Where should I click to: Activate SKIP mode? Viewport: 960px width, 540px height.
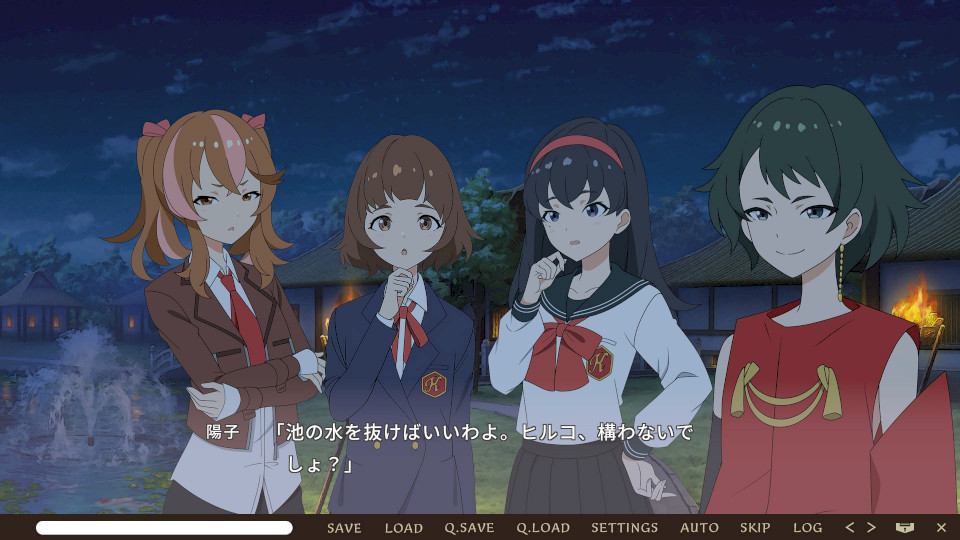click(x=755, y=527)
